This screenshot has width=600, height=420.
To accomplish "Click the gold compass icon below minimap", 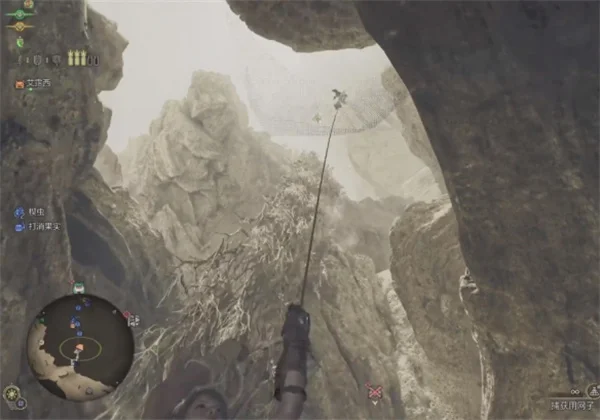I will point(11,393).
